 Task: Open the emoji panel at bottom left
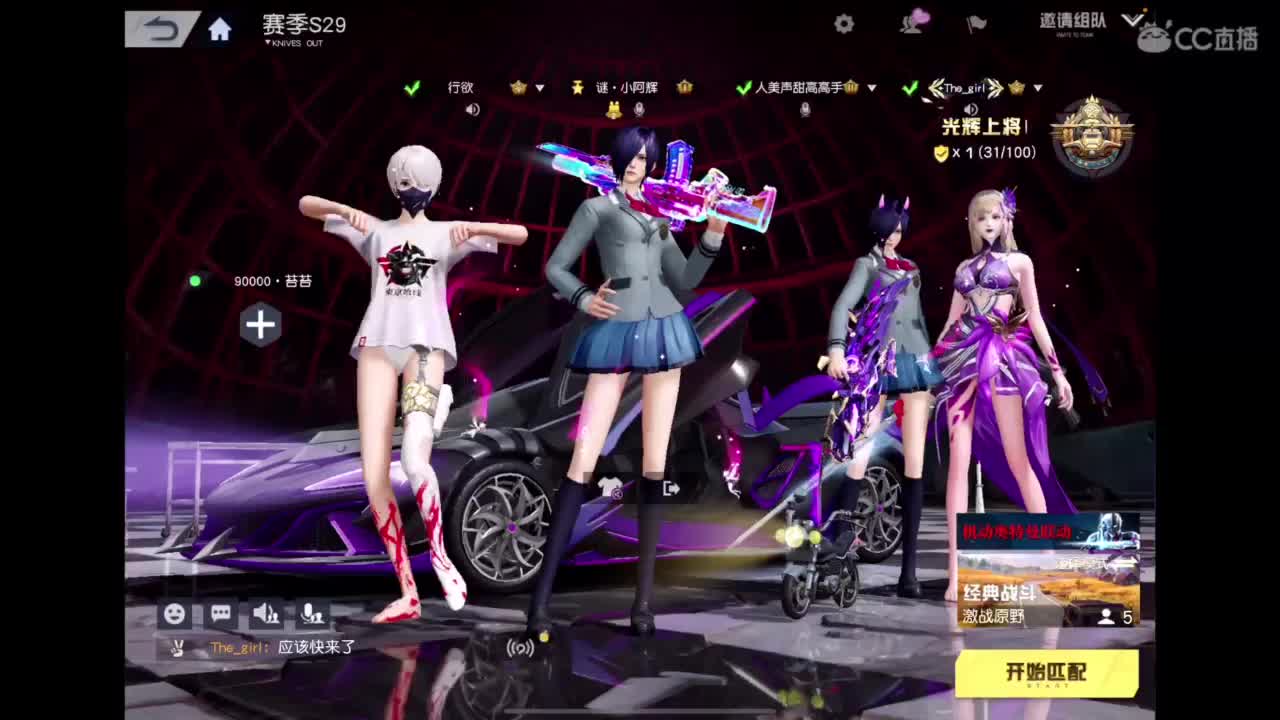(x=177, y=614)
